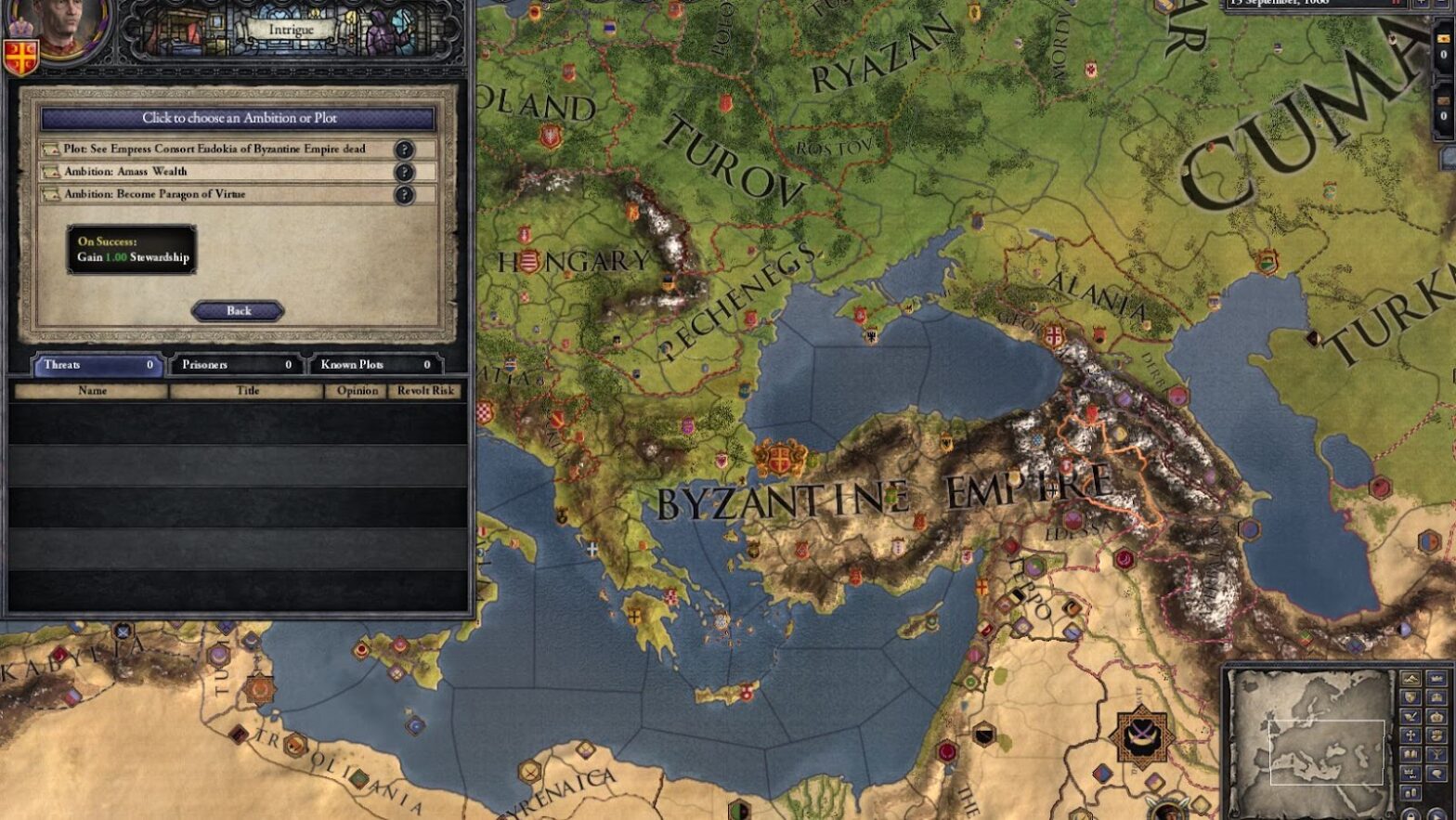Select the diplomacy map mode hand icon

click(x=1437, y=735)
